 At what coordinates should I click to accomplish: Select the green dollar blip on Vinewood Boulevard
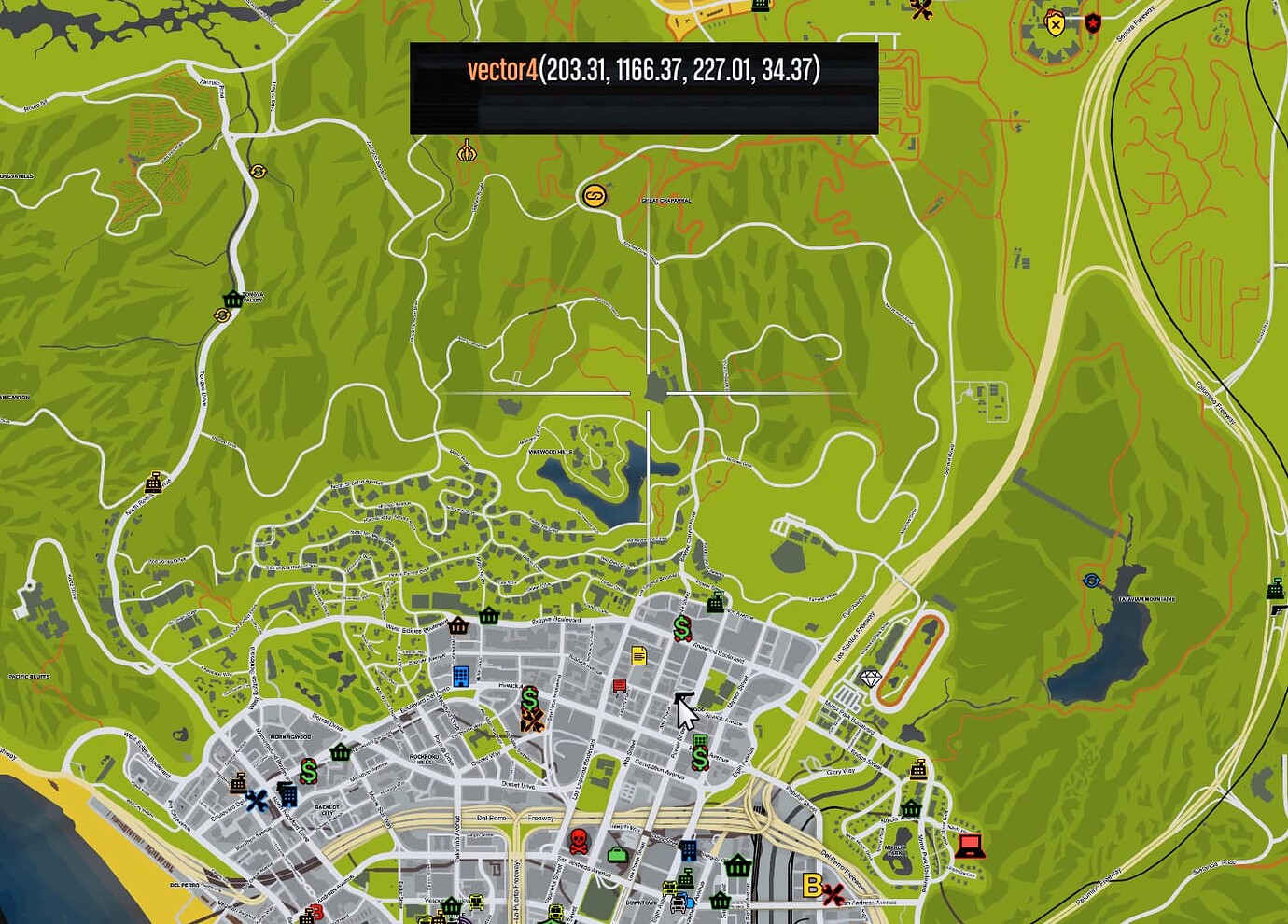tap(682, 628)
